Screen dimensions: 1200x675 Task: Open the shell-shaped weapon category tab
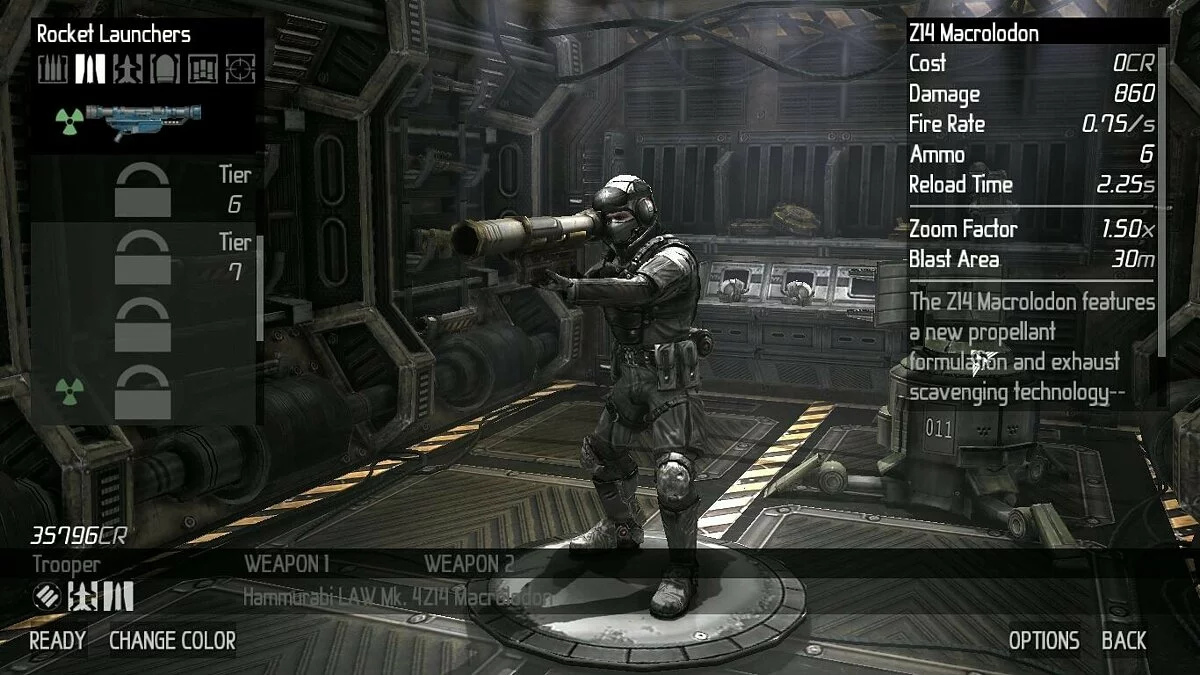click(165, 69)
